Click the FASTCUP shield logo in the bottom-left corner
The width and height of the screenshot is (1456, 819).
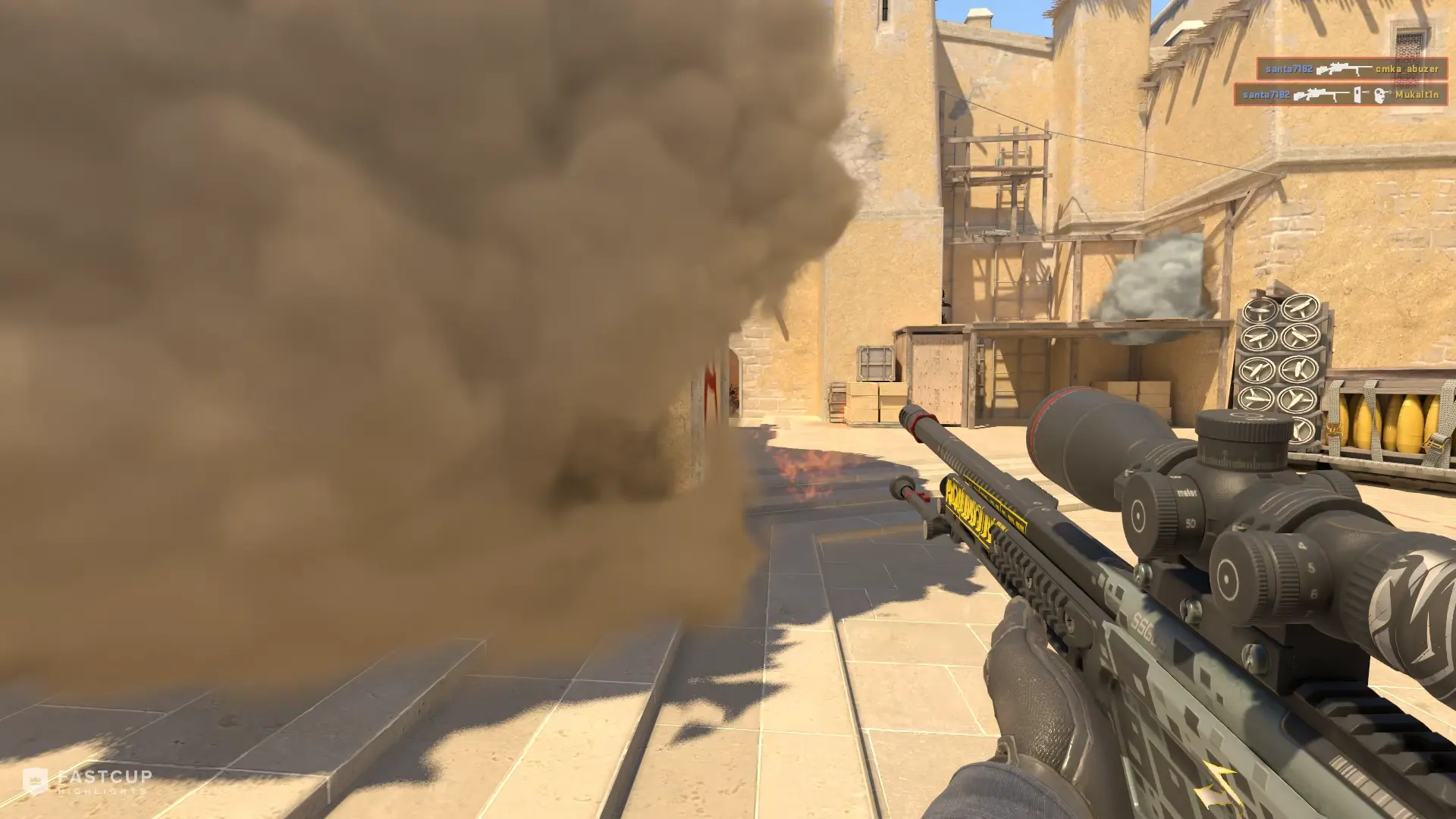pyautogui.click(x=35, y=778)
